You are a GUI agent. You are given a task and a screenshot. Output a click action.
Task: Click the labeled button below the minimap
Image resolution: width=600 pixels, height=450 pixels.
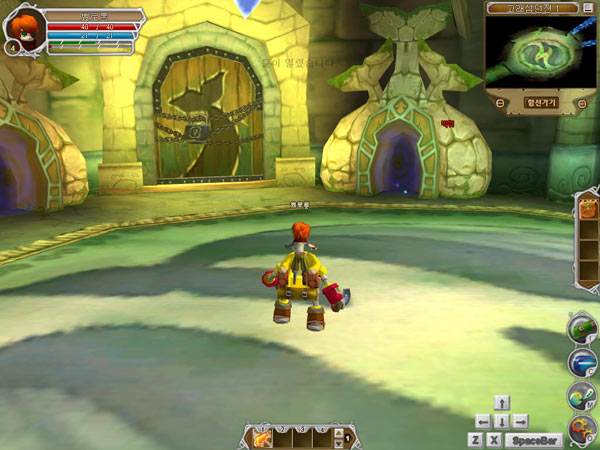pyautogui.click(x=540, y=103)
